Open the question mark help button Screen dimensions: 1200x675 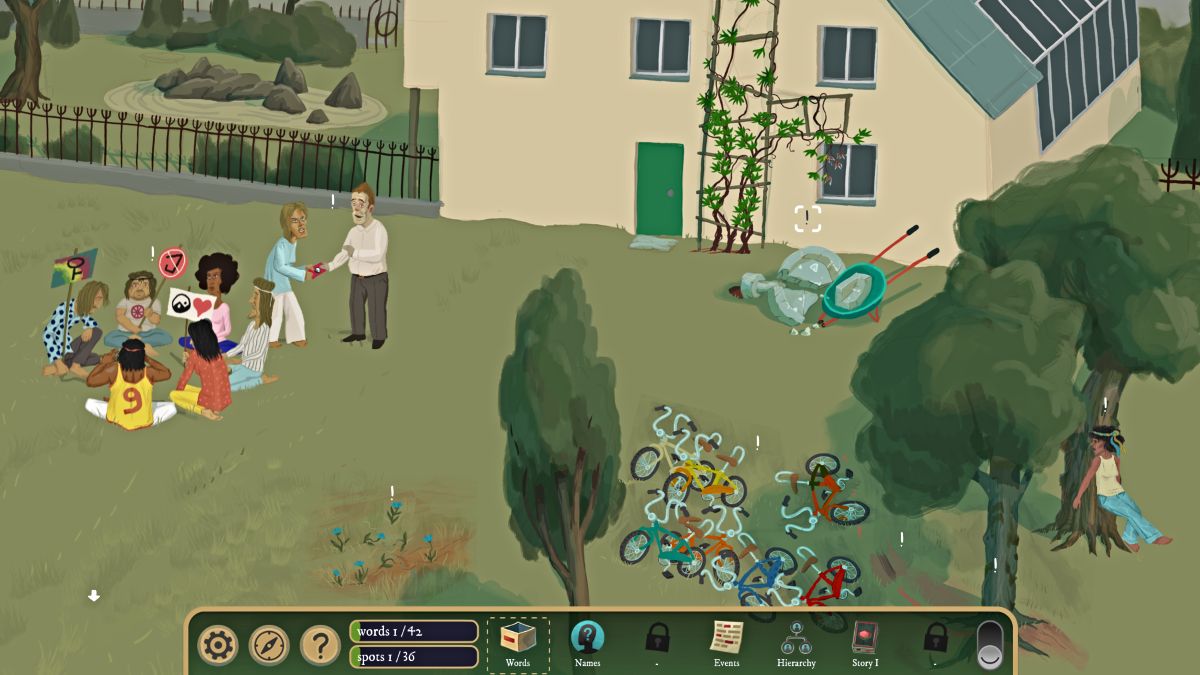pyautogui.click(x=320, y=645)
